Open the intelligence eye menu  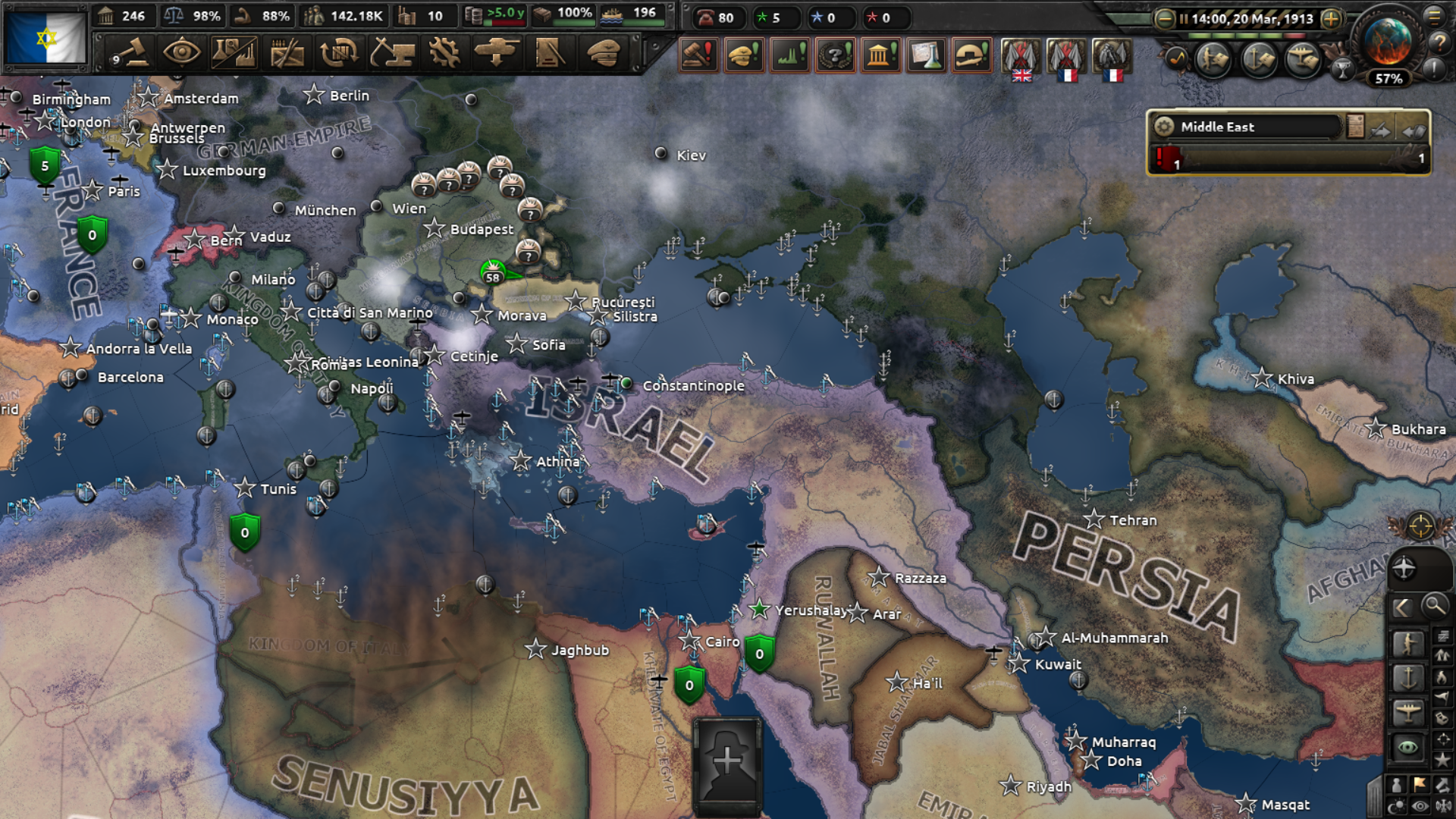(x=182, y=53)
